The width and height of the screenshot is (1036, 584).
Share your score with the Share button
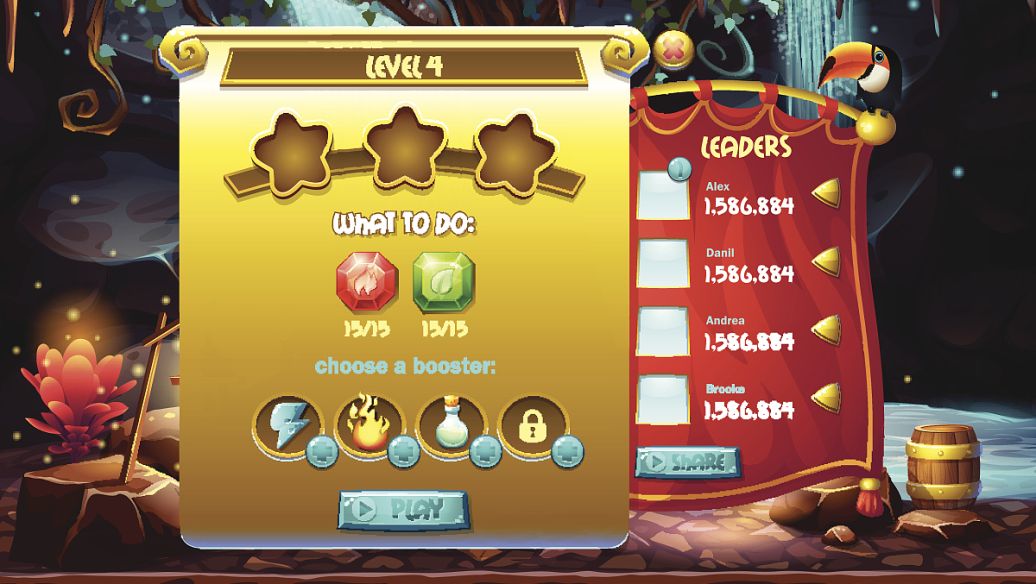tap(687, 462)
